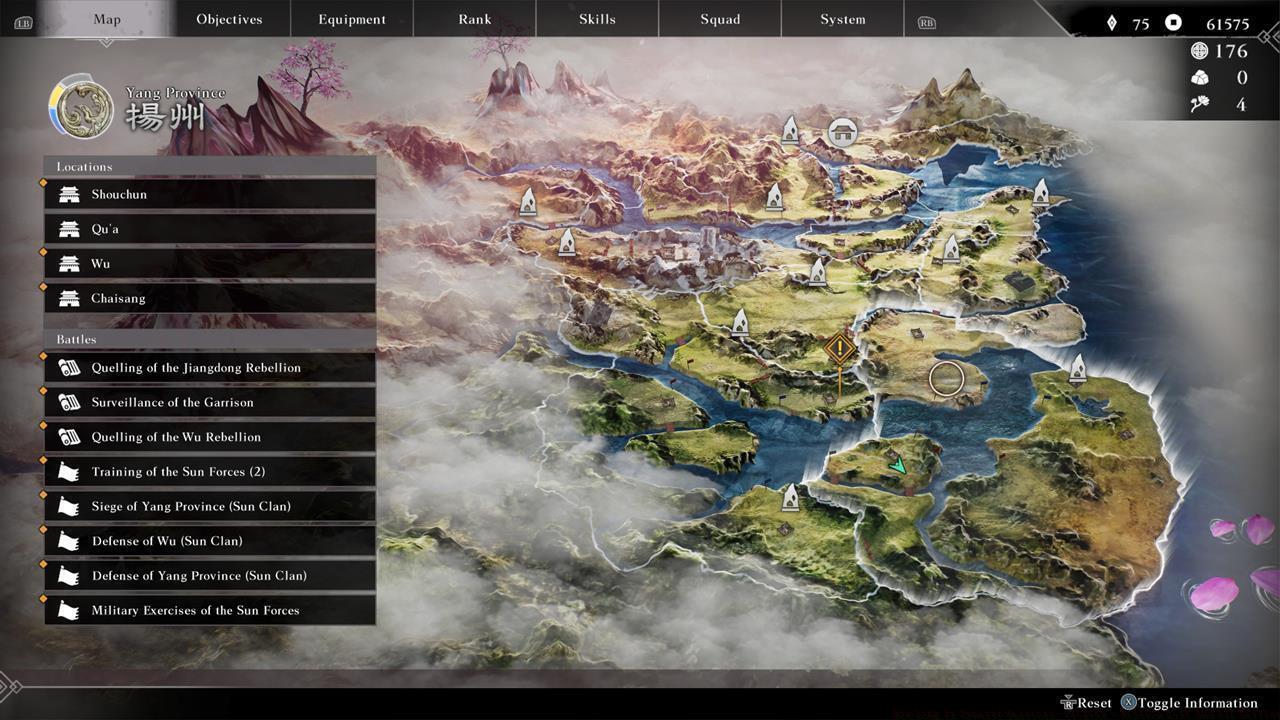Open the Equipment tab
Image resolution: width=1280 pixels, height=720 pixels.
pos(351,18)
